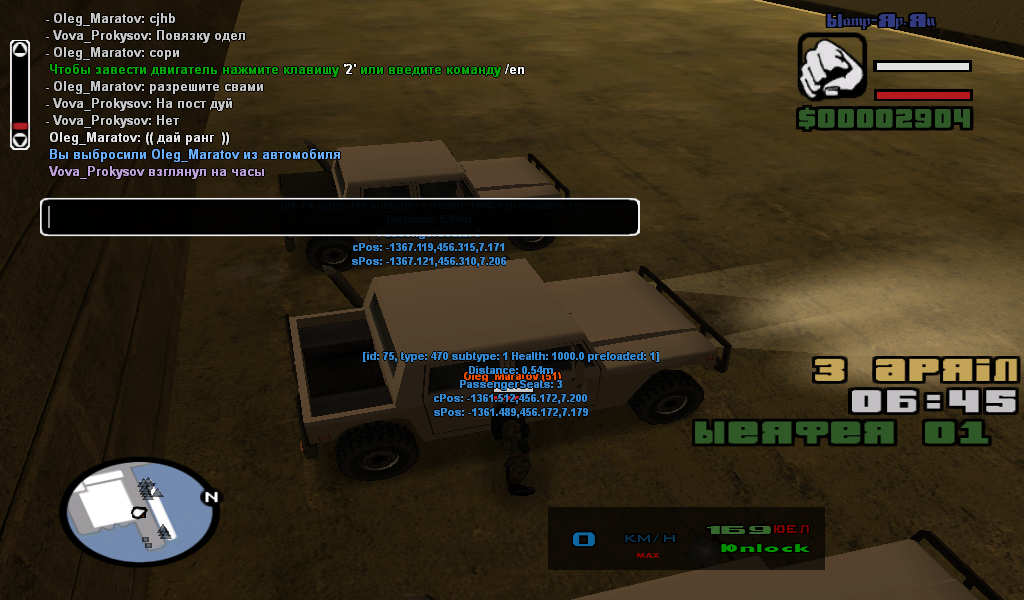
Task: Click the chat text input box
Action: [x=339, y=217]
